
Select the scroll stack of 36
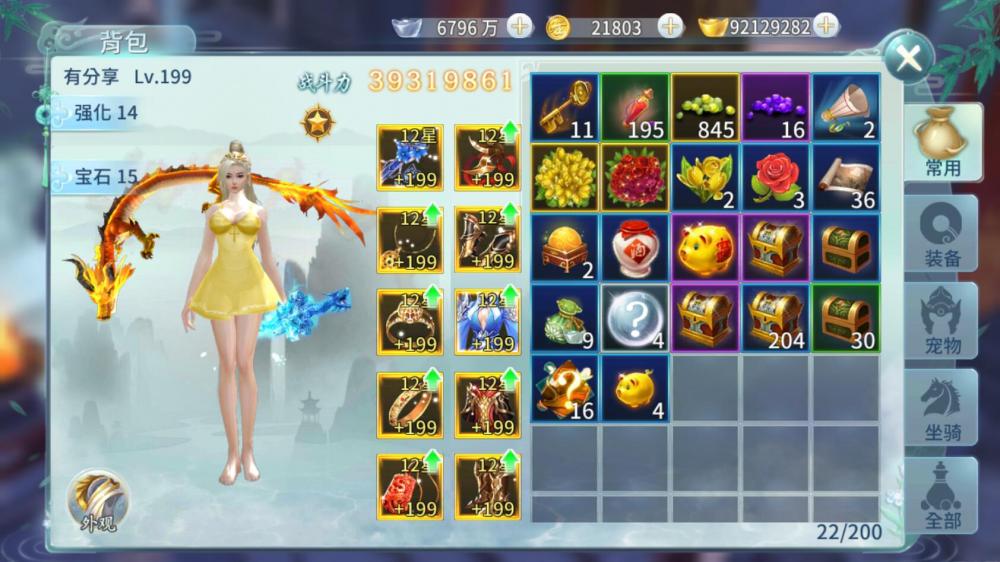[845, 177]
